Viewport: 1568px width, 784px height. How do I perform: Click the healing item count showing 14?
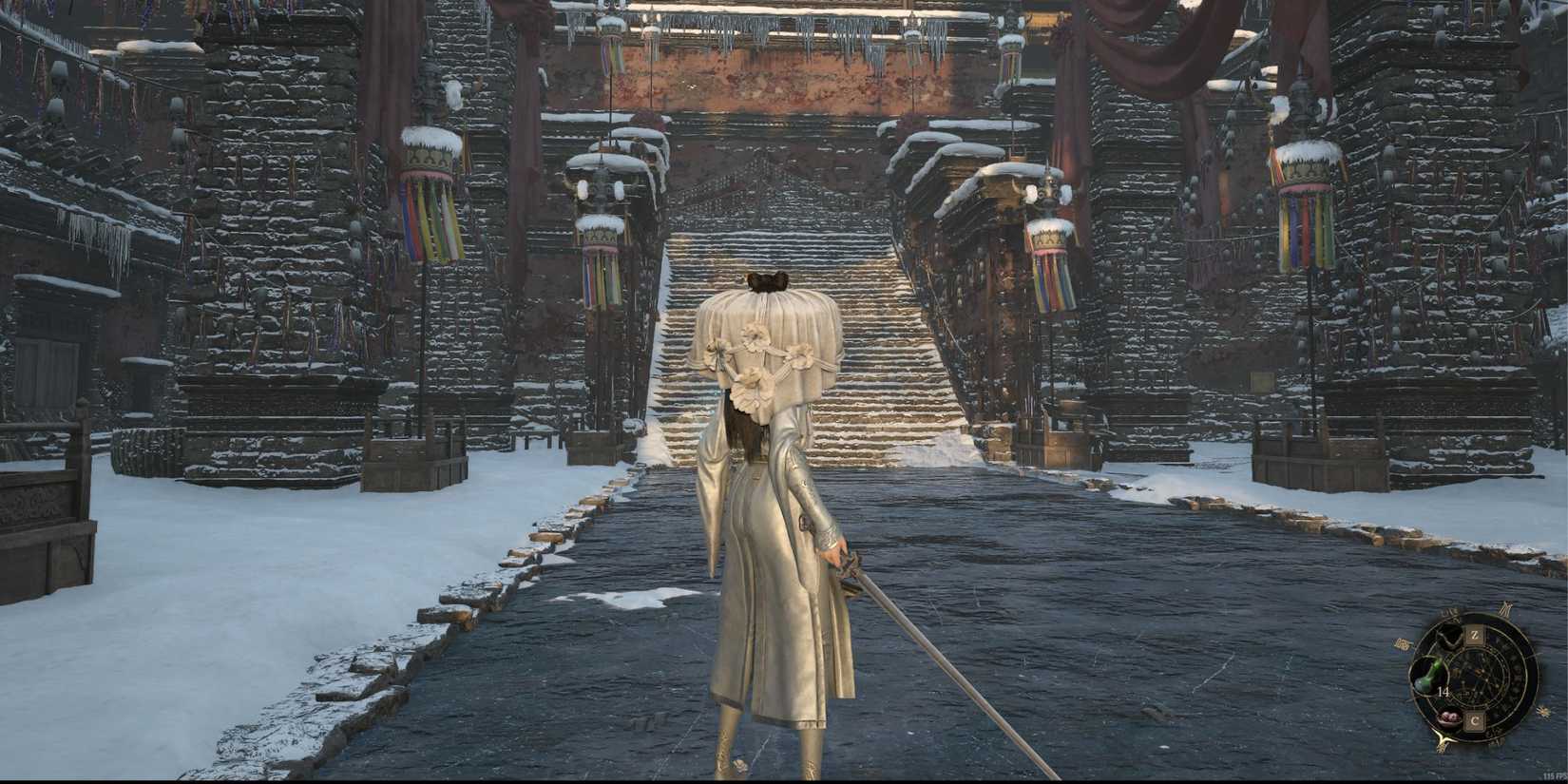click(x=1444, y=692)
